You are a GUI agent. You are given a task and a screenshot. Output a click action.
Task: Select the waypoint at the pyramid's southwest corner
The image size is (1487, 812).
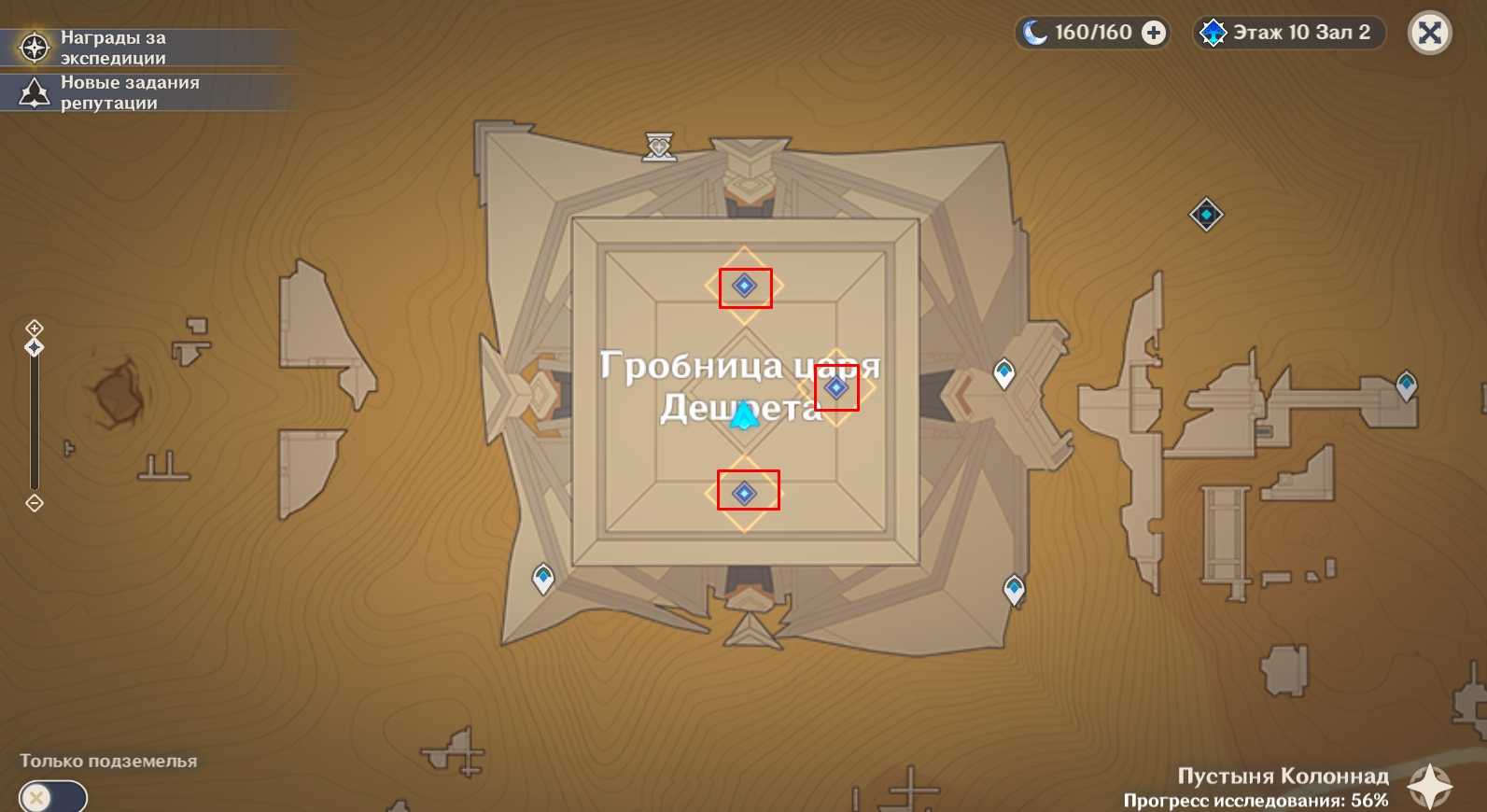tap(542, 579)
